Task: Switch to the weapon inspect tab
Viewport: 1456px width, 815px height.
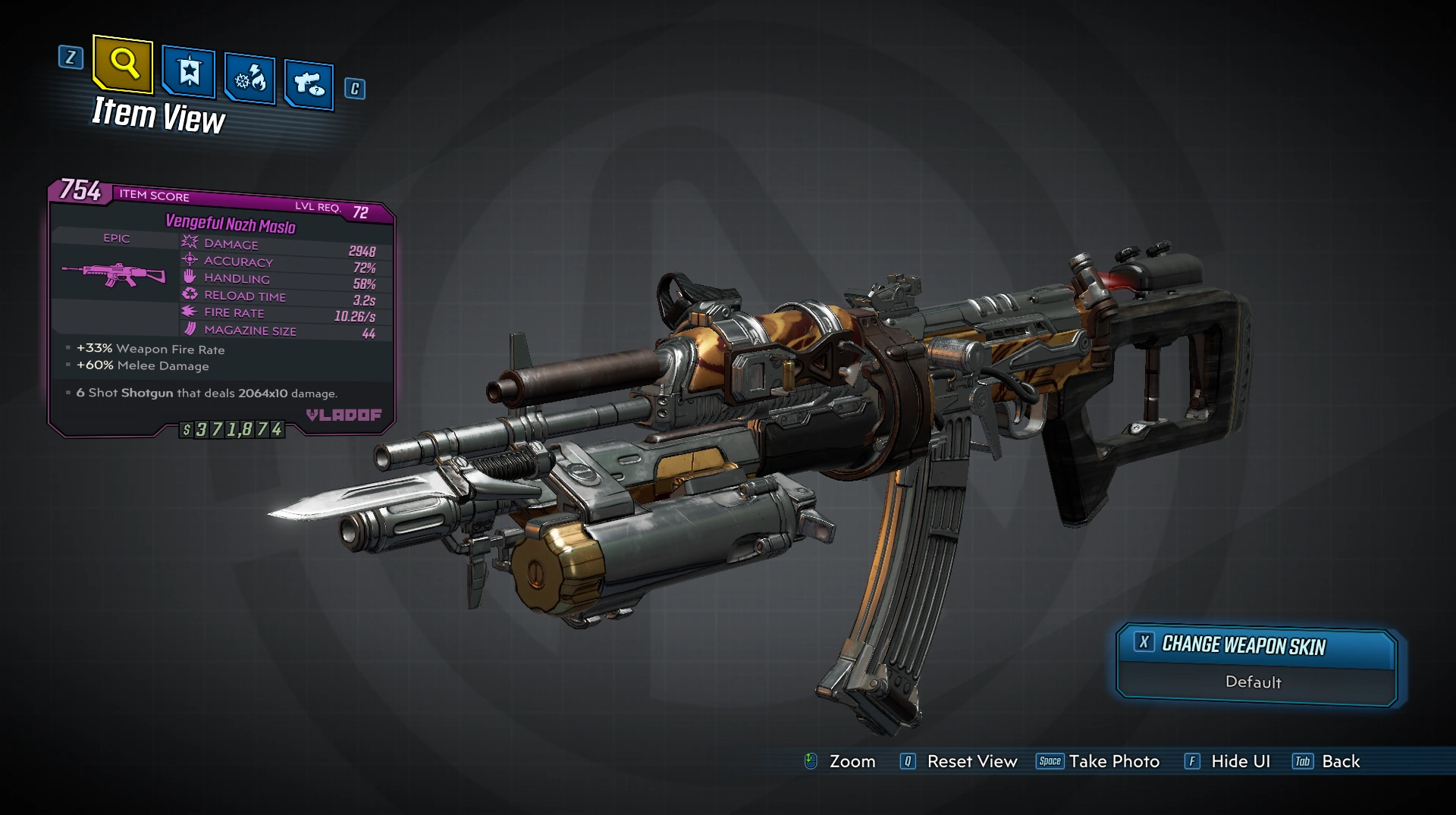Action: pyautogui.click(x=309, y=84)
